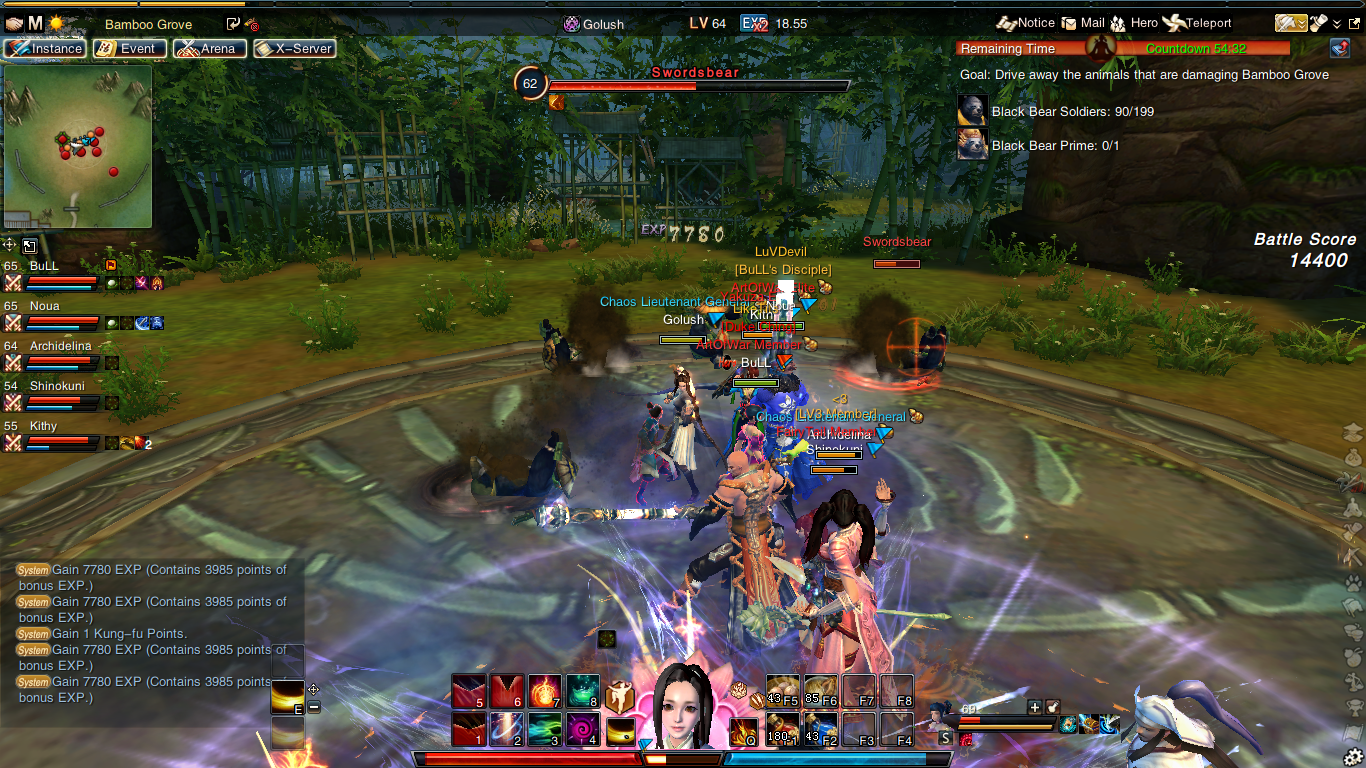This screenshot has width=1366, height=768.
Task: Click the Bamboo Grove minimap
Action: [78, 147]
